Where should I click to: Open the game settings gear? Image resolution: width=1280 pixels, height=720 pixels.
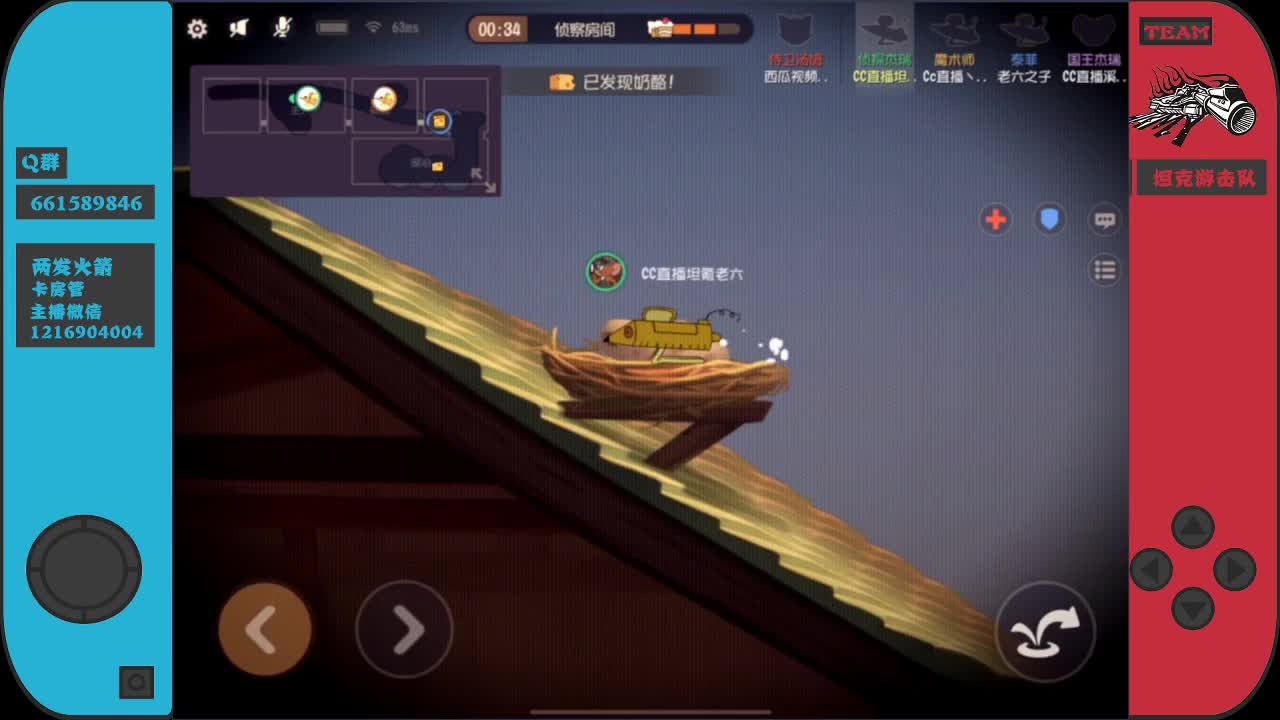click(196, 29)
